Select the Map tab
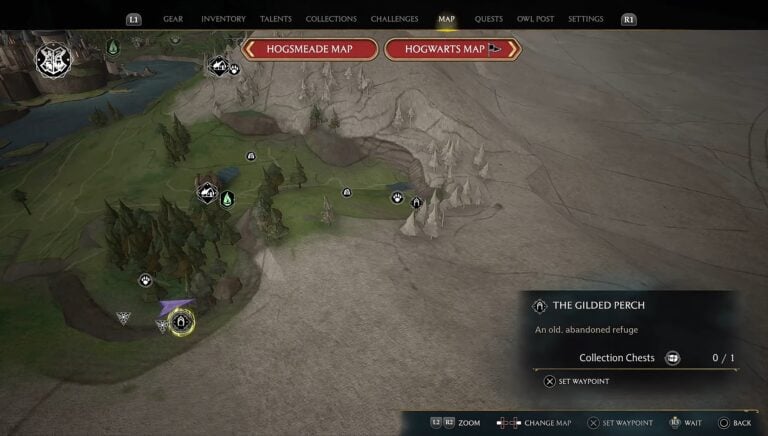 (446, 19)
